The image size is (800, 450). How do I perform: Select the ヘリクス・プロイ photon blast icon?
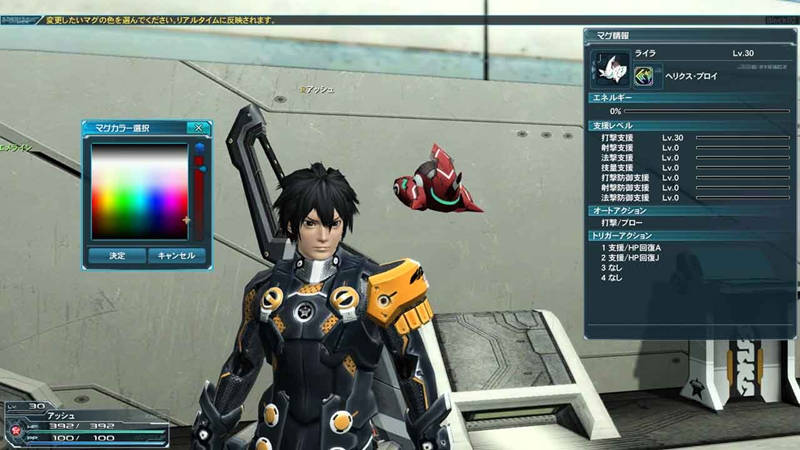648,75
